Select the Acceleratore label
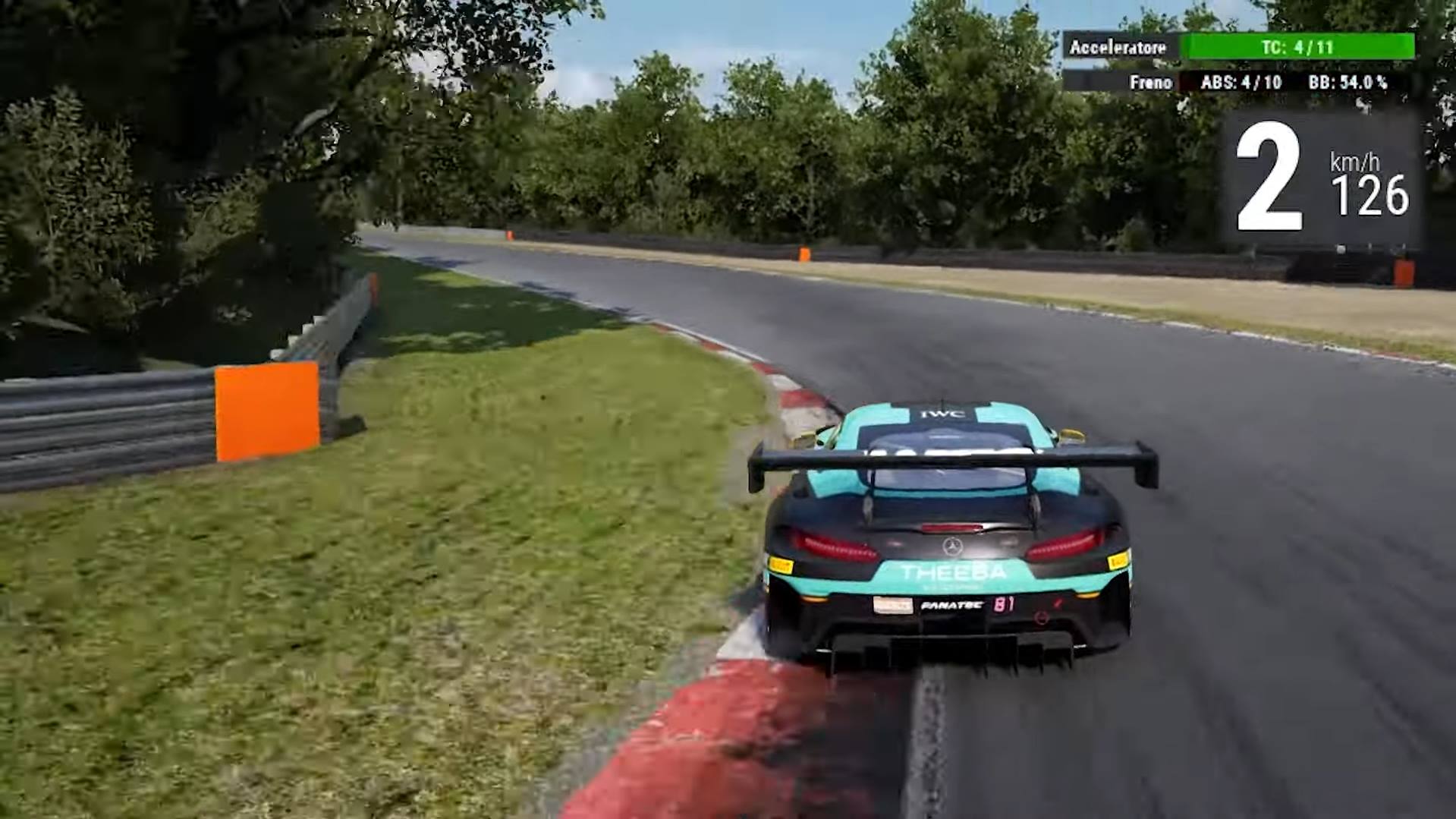 pos(1117,47)
